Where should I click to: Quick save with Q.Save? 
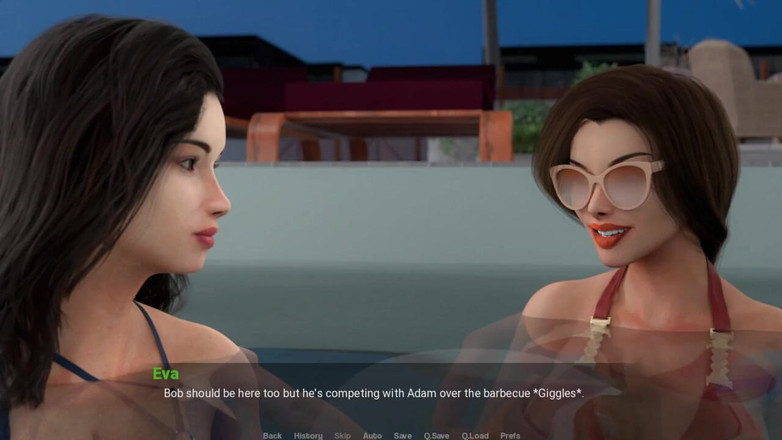point(436,435)
